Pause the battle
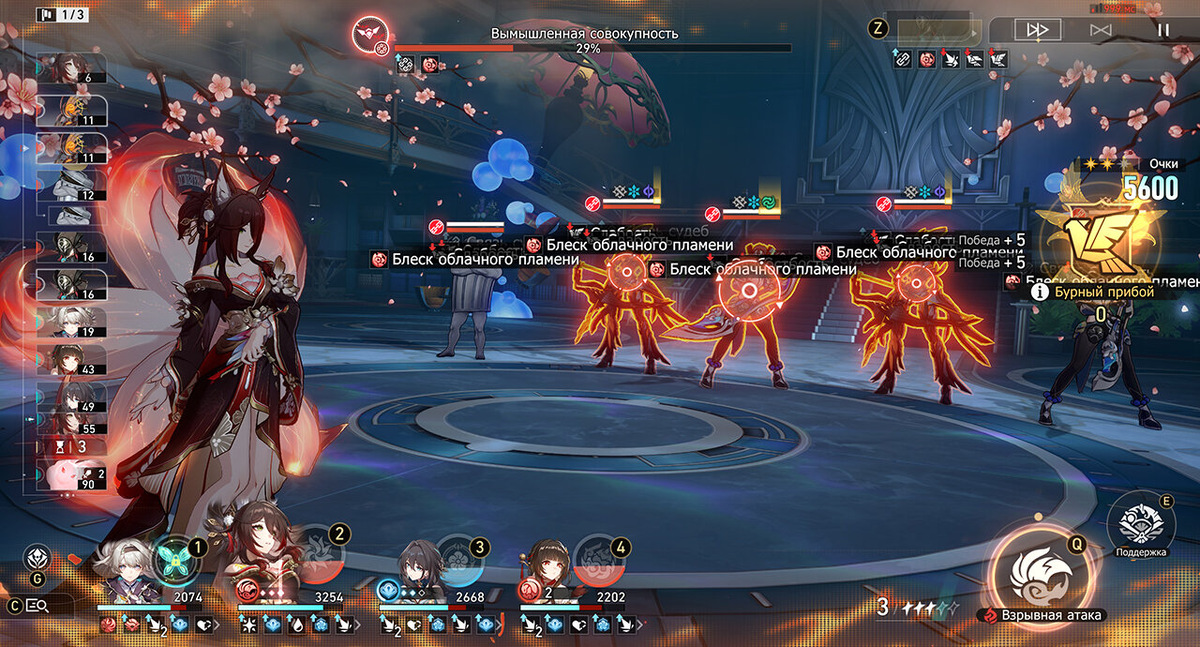1200x647 pixels. (1162, 30)
